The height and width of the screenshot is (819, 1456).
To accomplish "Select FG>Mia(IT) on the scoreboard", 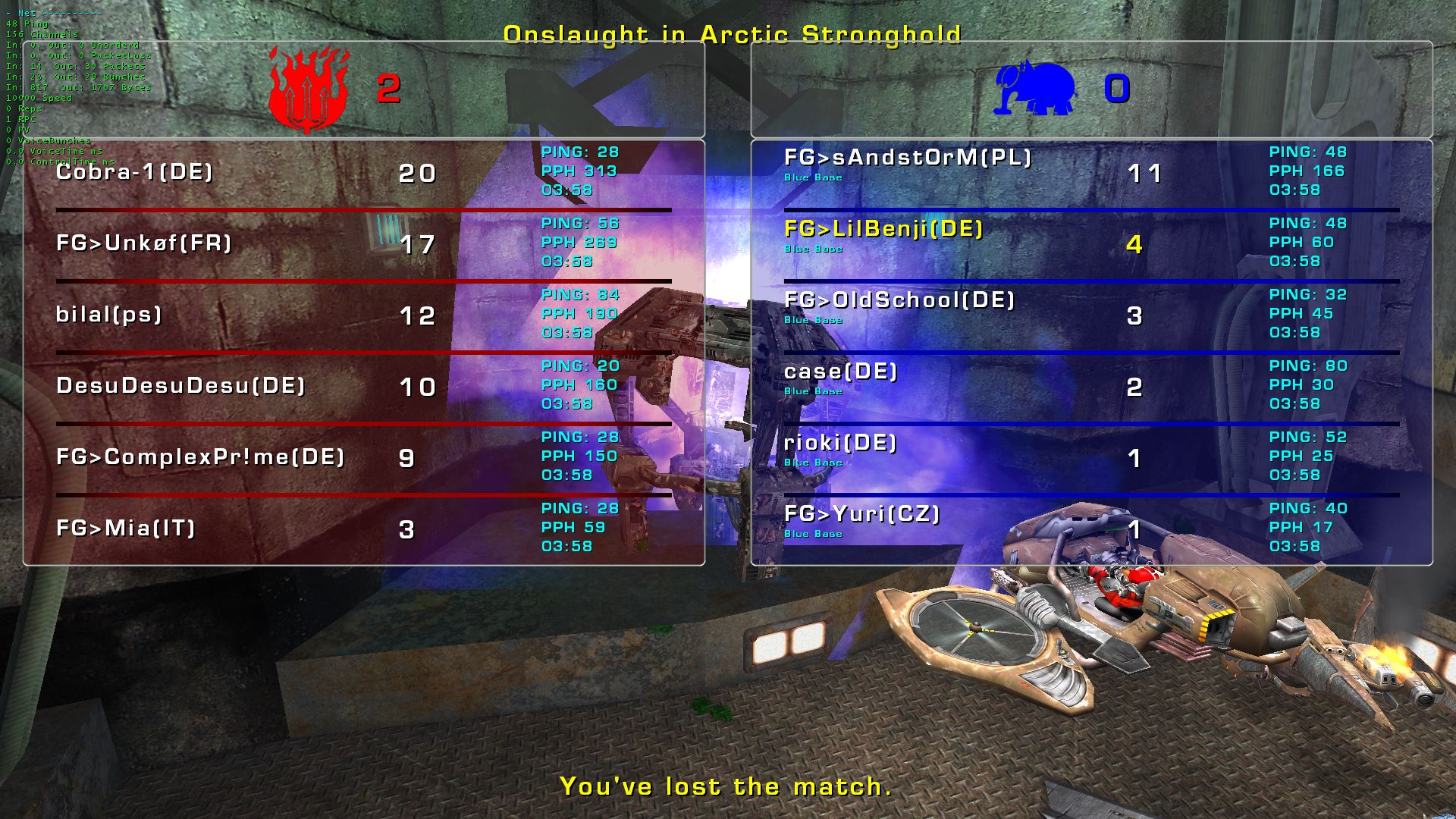I will tap(126, 529).
